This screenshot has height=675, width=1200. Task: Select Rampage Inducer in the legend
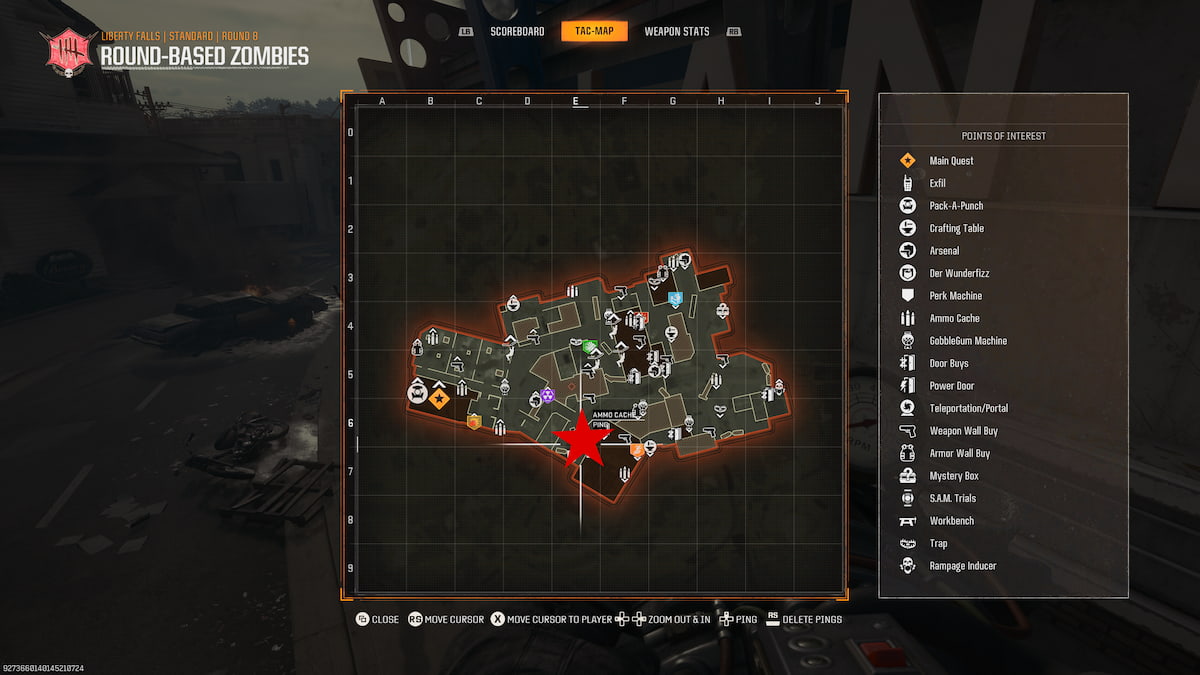962,566
